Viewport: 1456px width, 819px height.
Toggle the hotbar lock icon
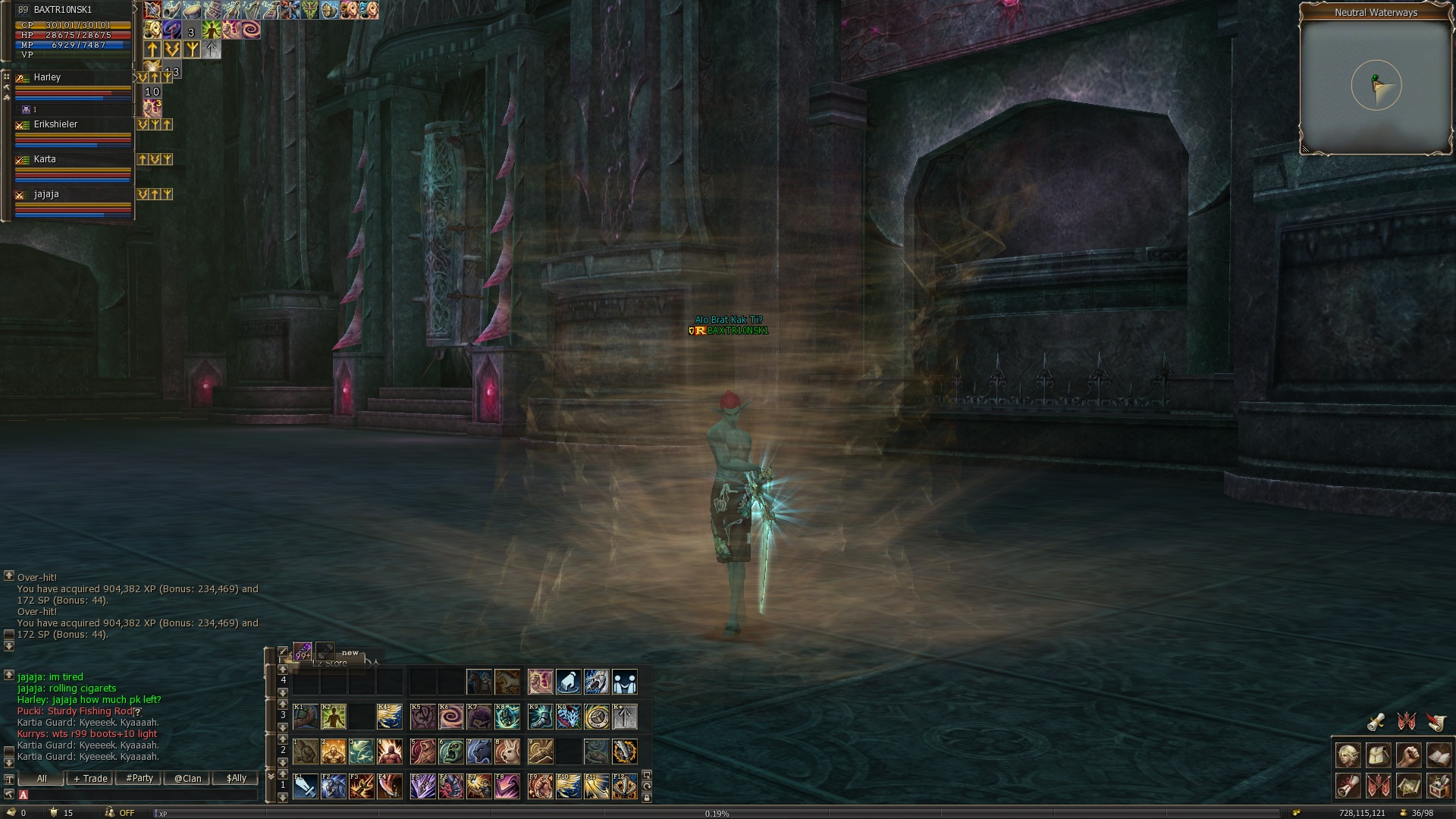(x=646, y=798)
